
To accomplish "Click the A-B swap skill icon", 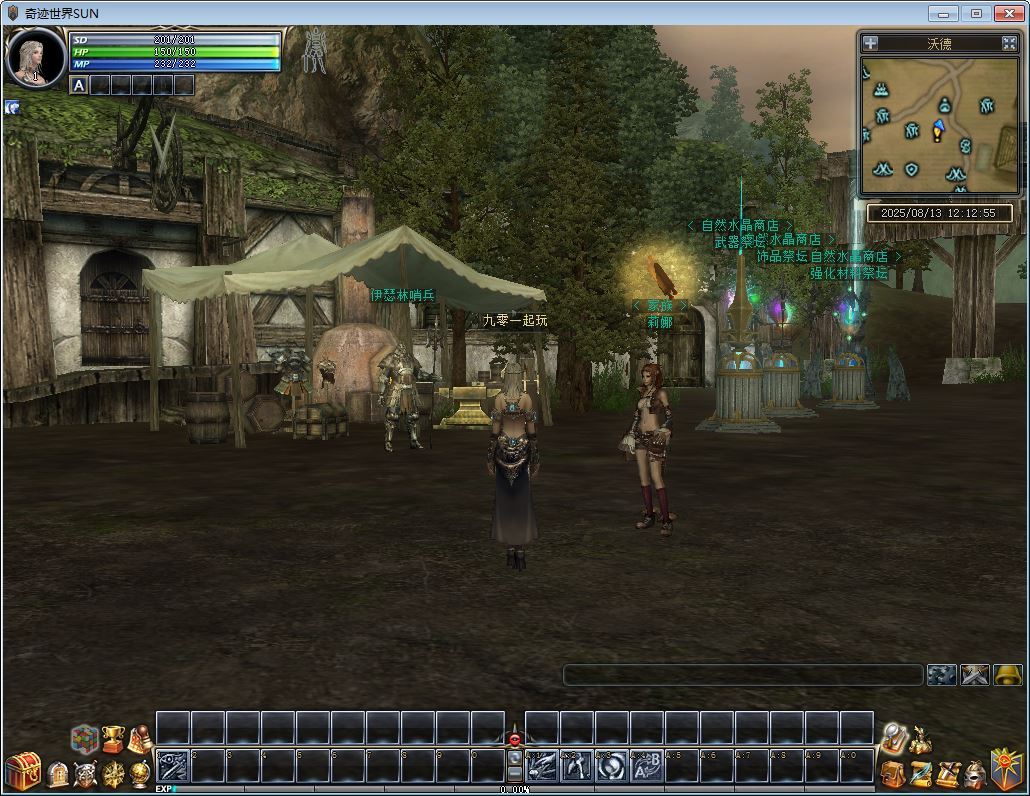I will coord(646,766).
